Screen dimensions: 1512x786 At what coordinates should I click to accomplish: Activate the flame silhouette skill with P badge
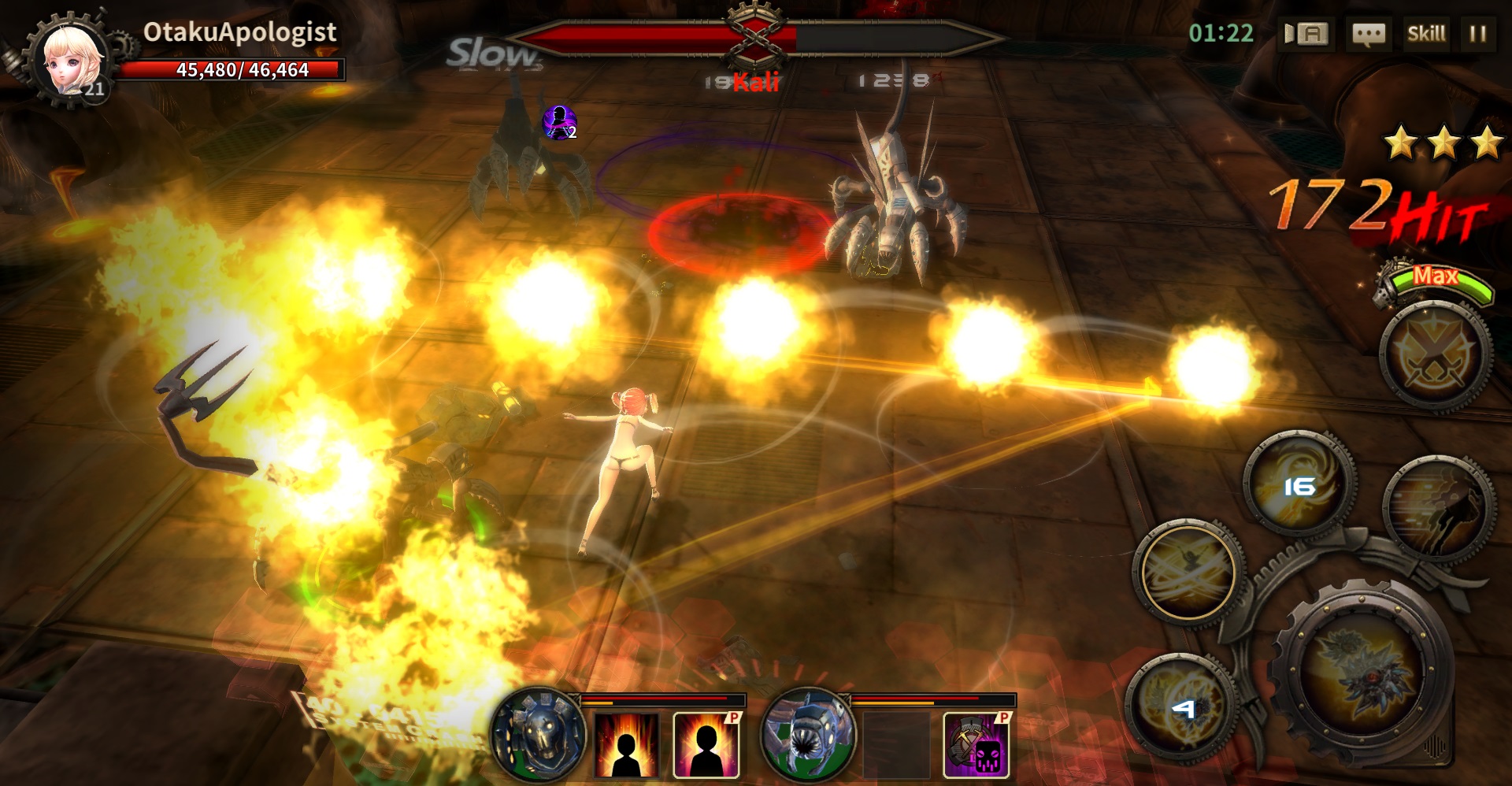pyautogui.click(x=706, y=745)
